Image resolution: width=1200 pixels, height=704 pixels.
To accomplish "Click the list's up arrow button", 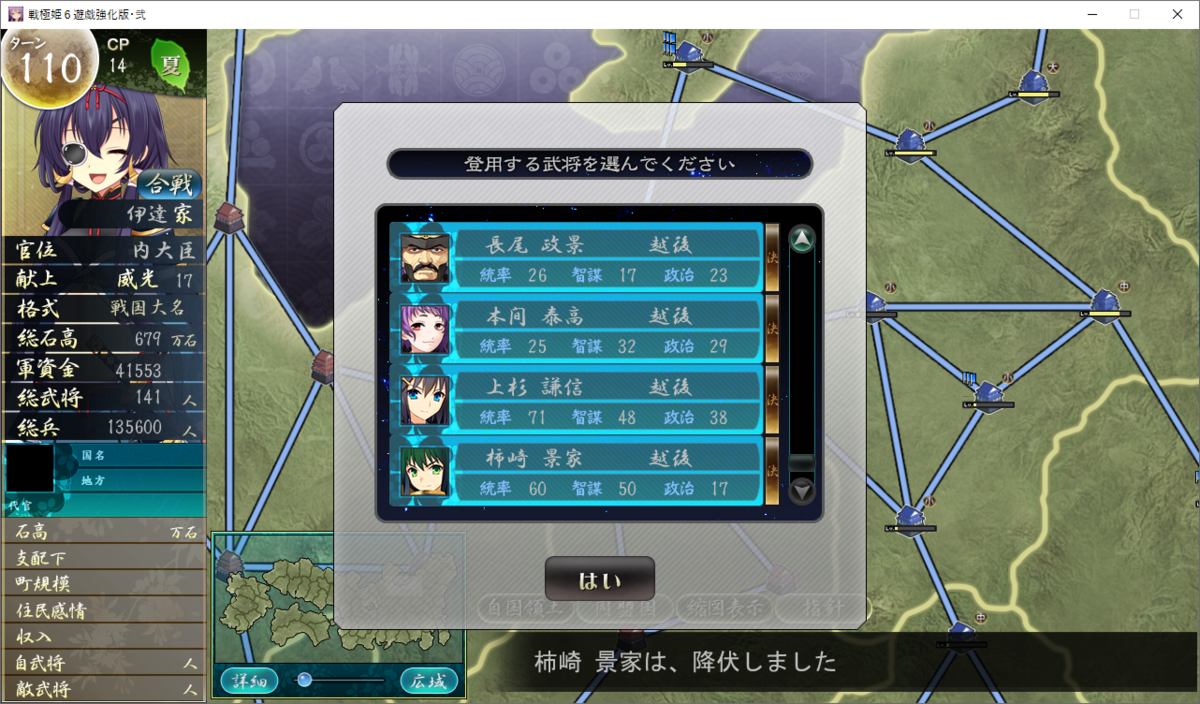I will (x=802, y=240).
